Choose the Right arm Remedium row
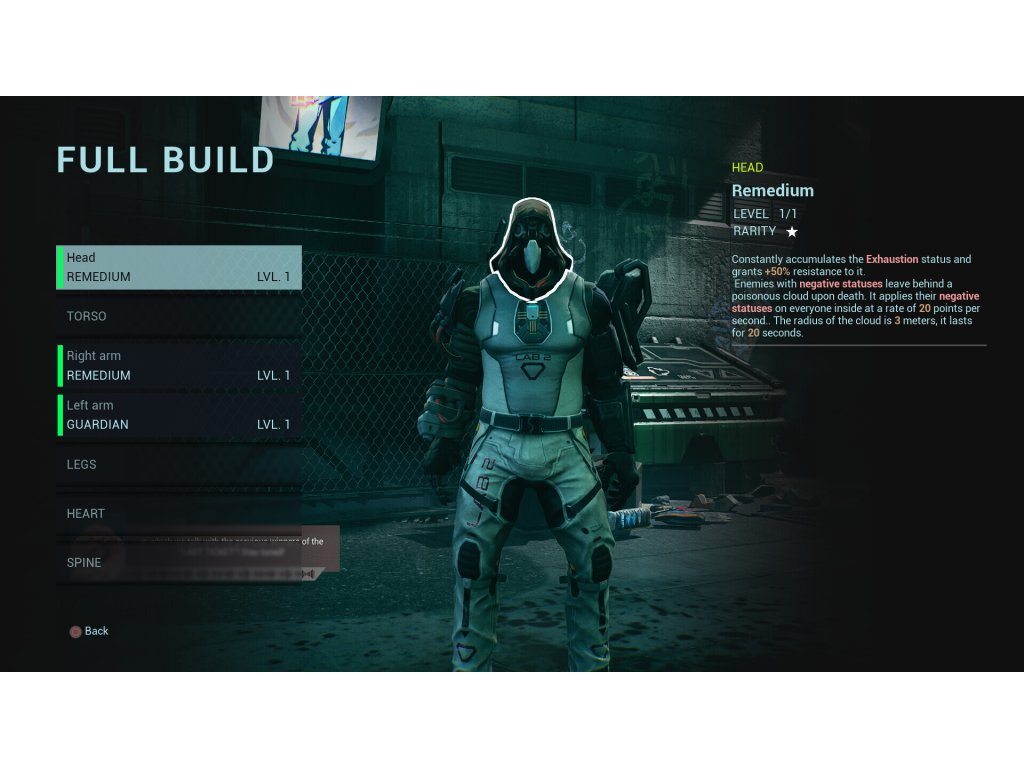This screenshot has height=768, width=1024. coord(179,365)
